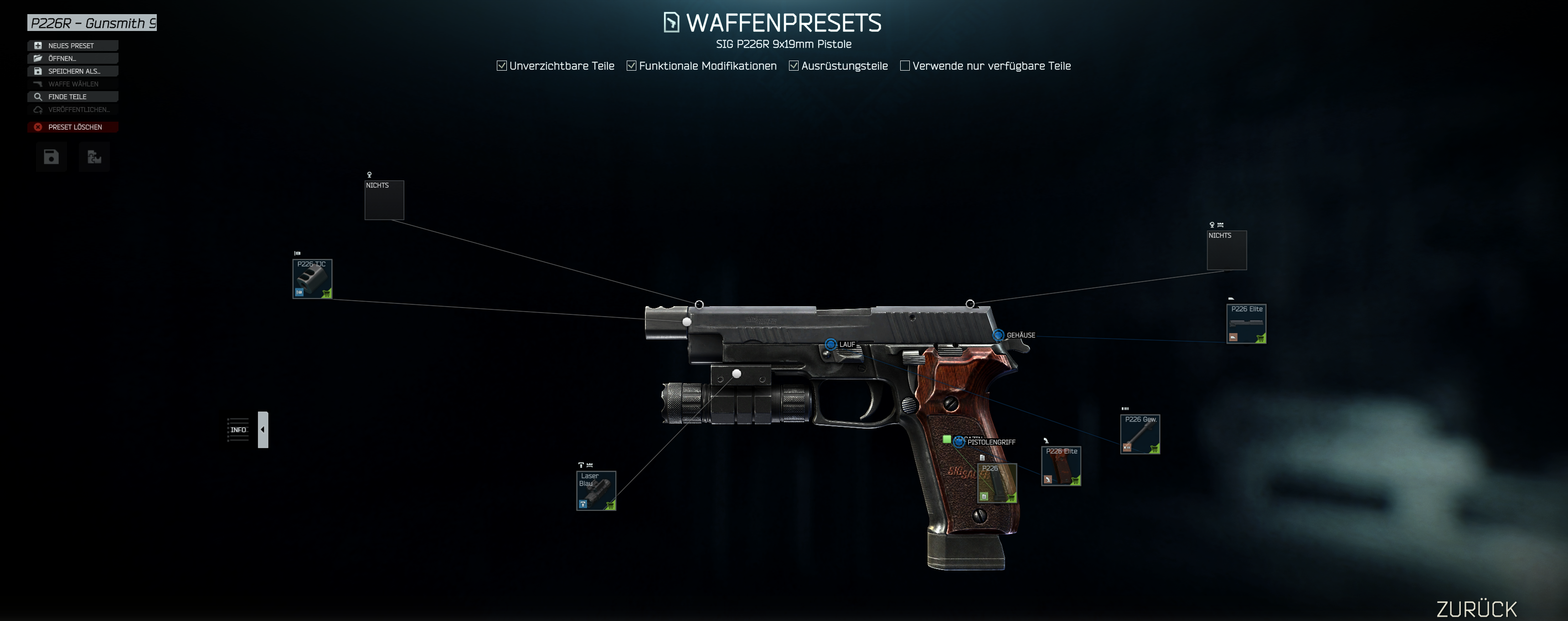The image size is (1568, 621).
Task: Choose Speichern Als to save preset
Action: pyautogui.click(x=72, y=71)
